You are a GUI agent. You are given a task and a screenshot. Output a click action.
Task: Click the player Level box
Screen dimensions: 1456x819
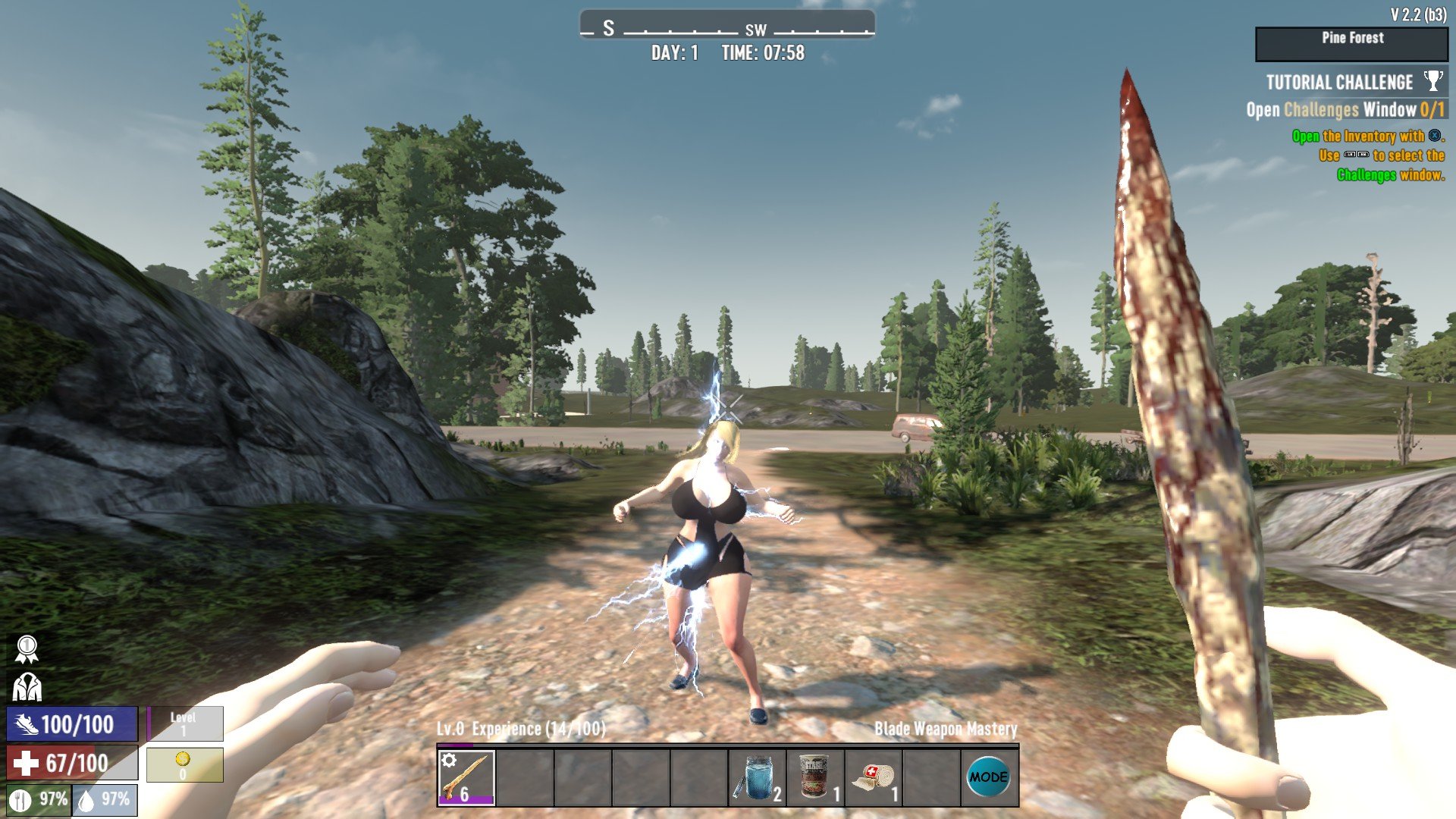pyautogui.click(x=184, y=723)
